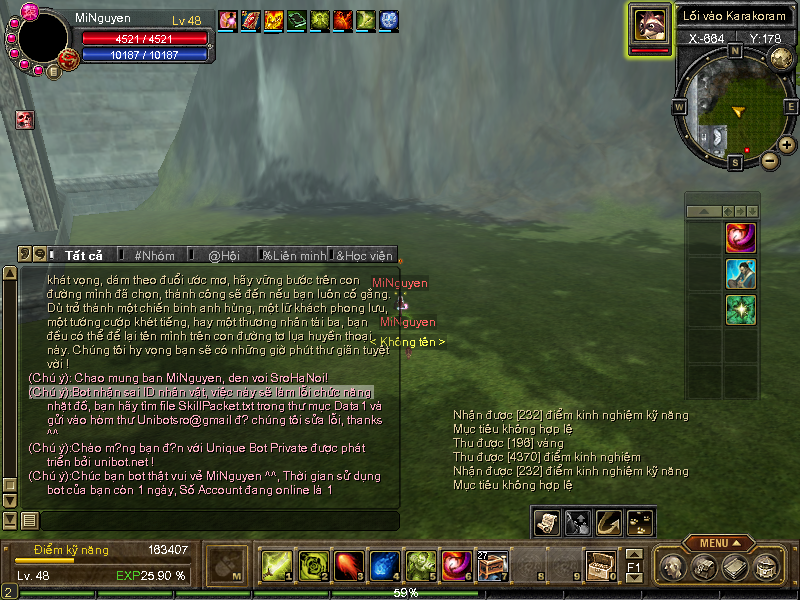Click the minimap's zoom-out minus button
This screenshot has width=800, height=600.
click(x=769, y=160)
